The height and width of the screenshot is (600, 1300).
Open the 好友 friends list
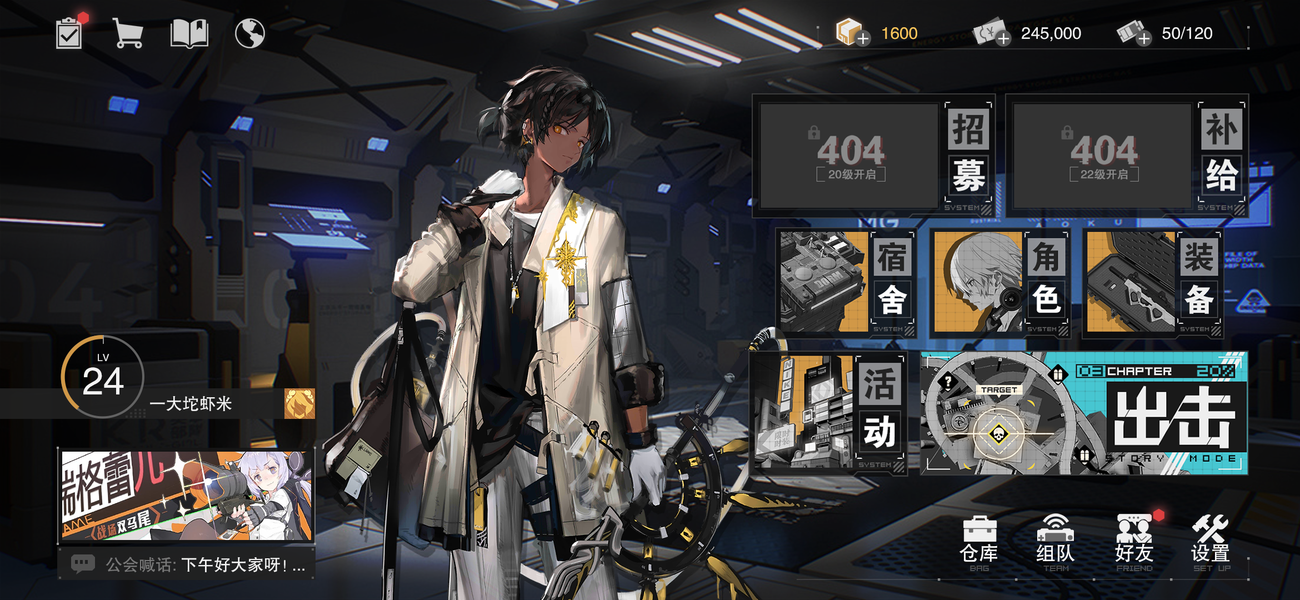1134,542
